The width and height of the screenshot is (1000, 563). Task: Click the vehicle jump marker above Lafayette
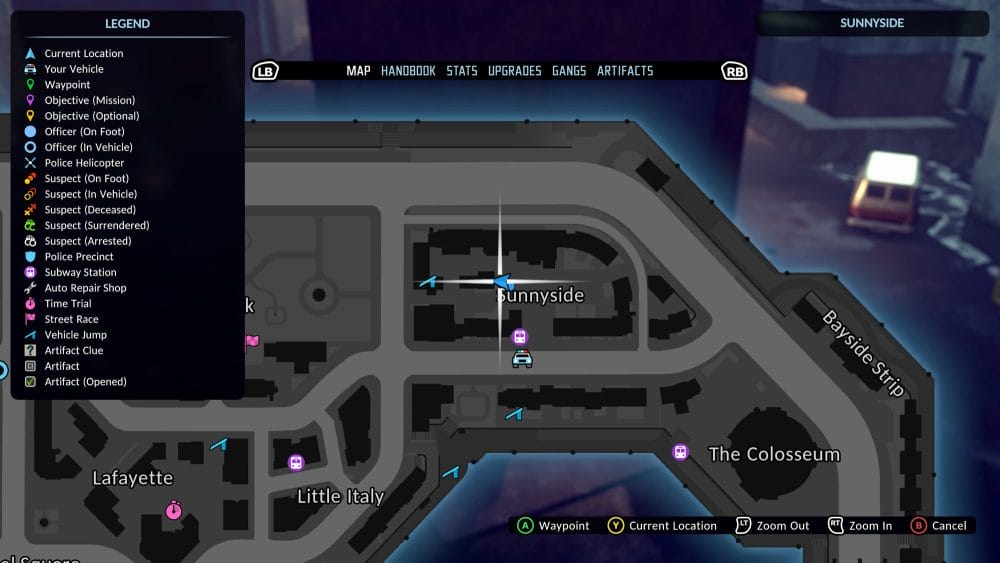pos(219,444)
